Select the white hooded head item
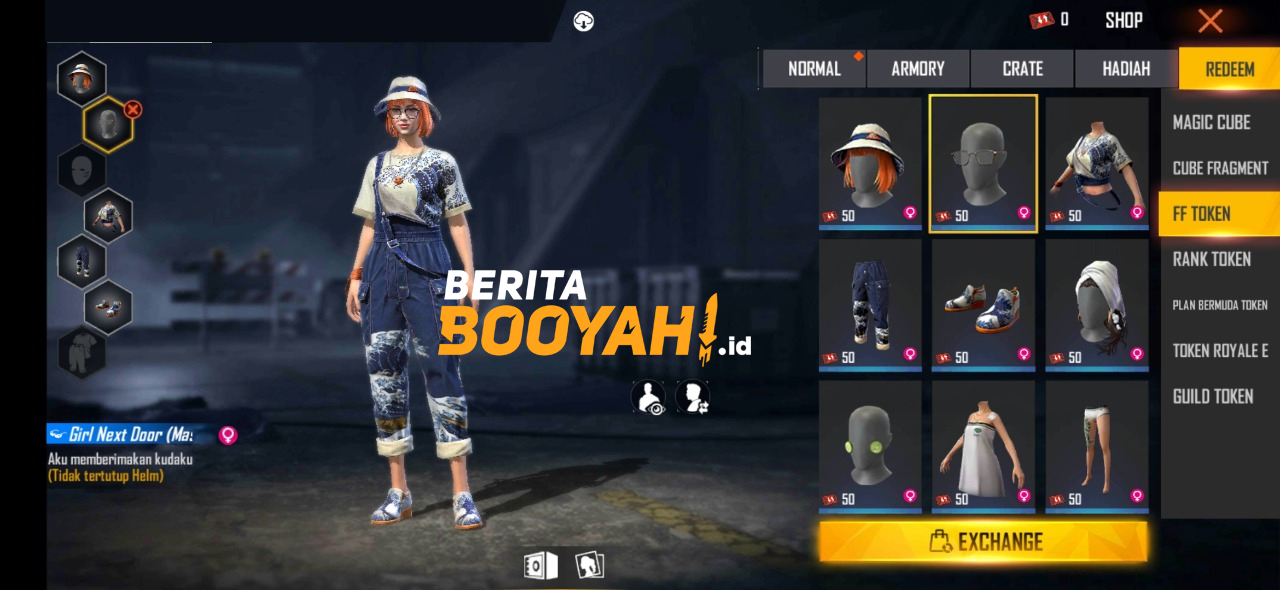 [1096, 305]
